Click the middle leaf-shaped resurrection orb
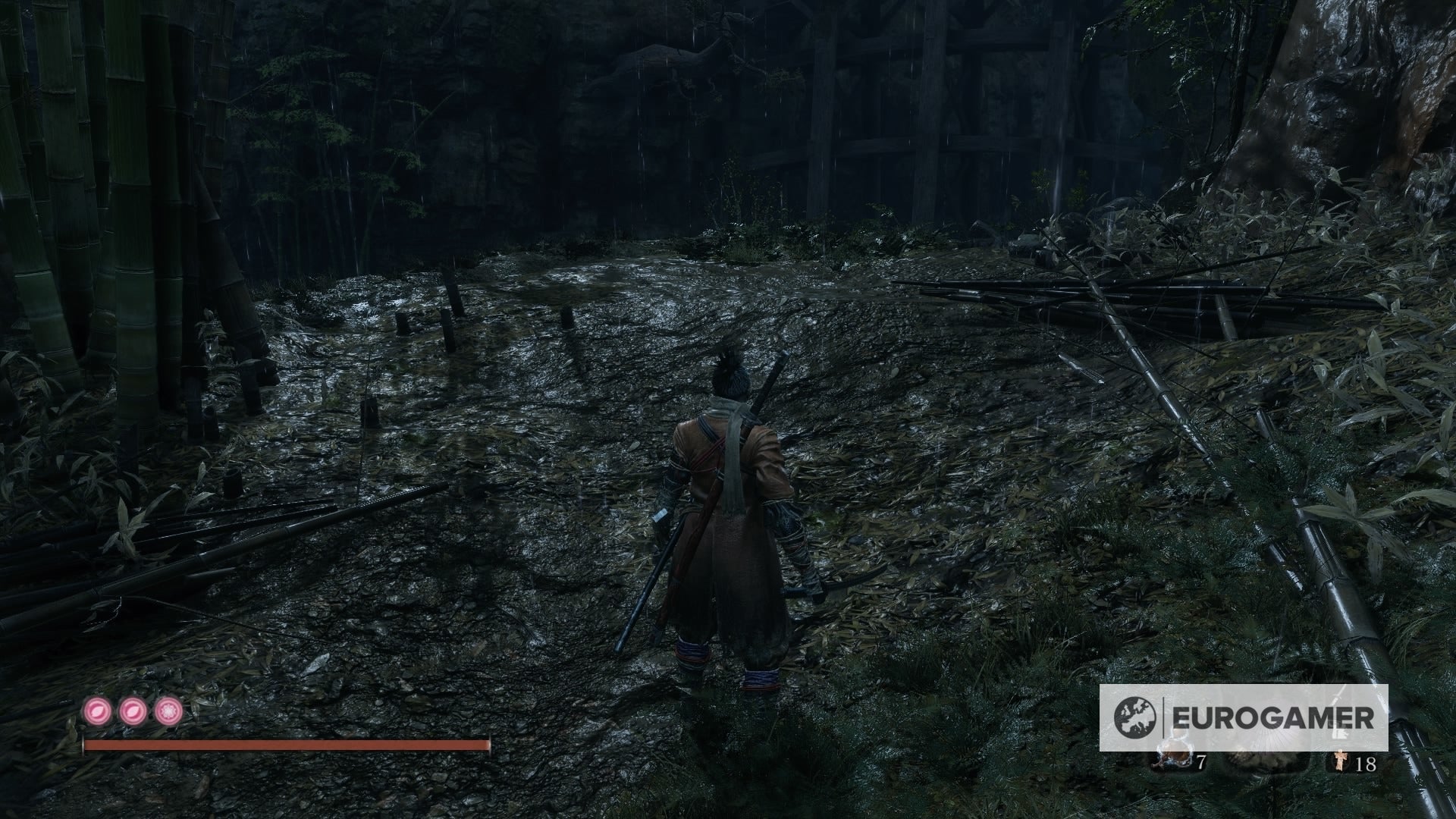This screenshot has width=1456, height=819. (133, 711)
